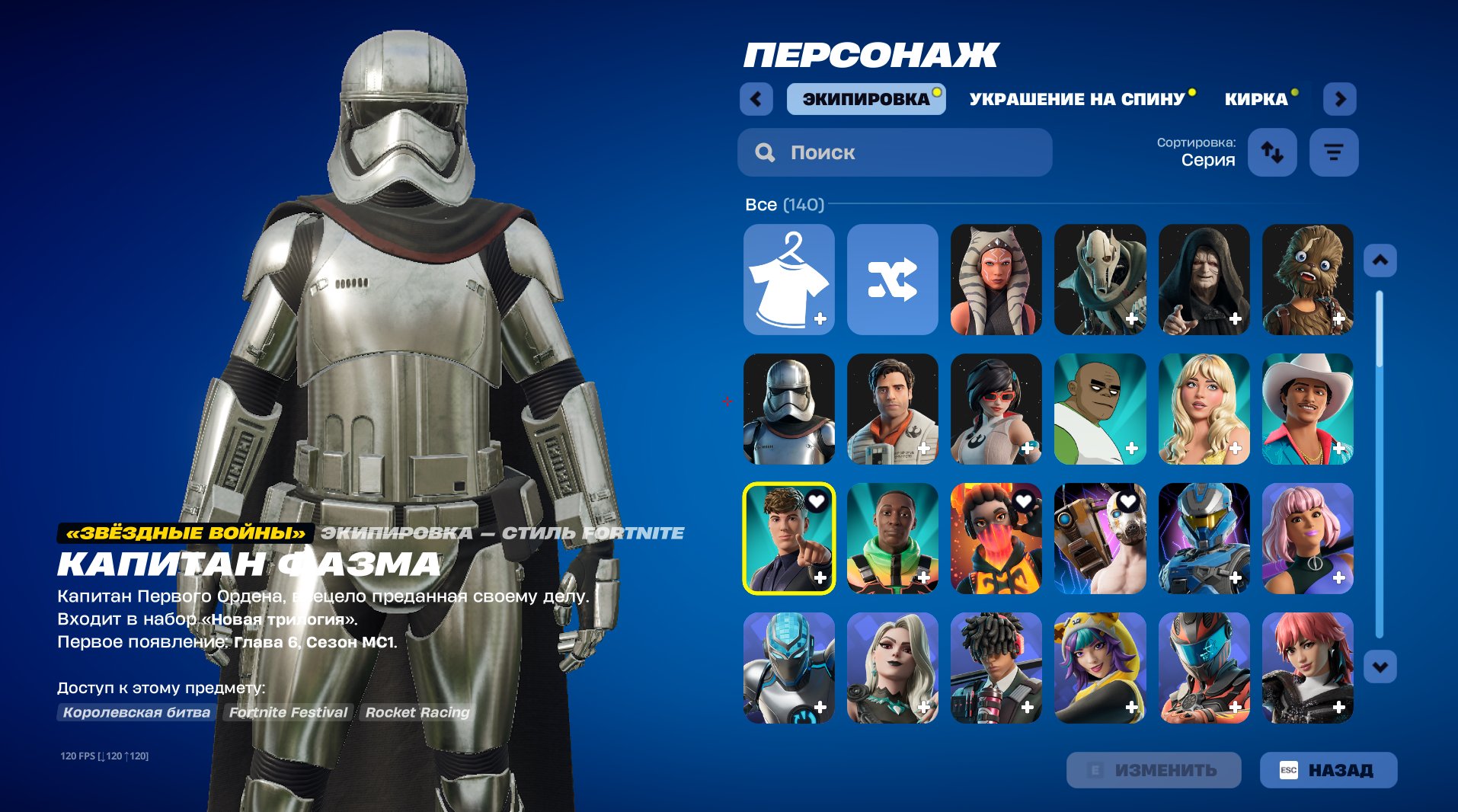Unfavorite the Psycho Bandit skin

(1128, 500)
